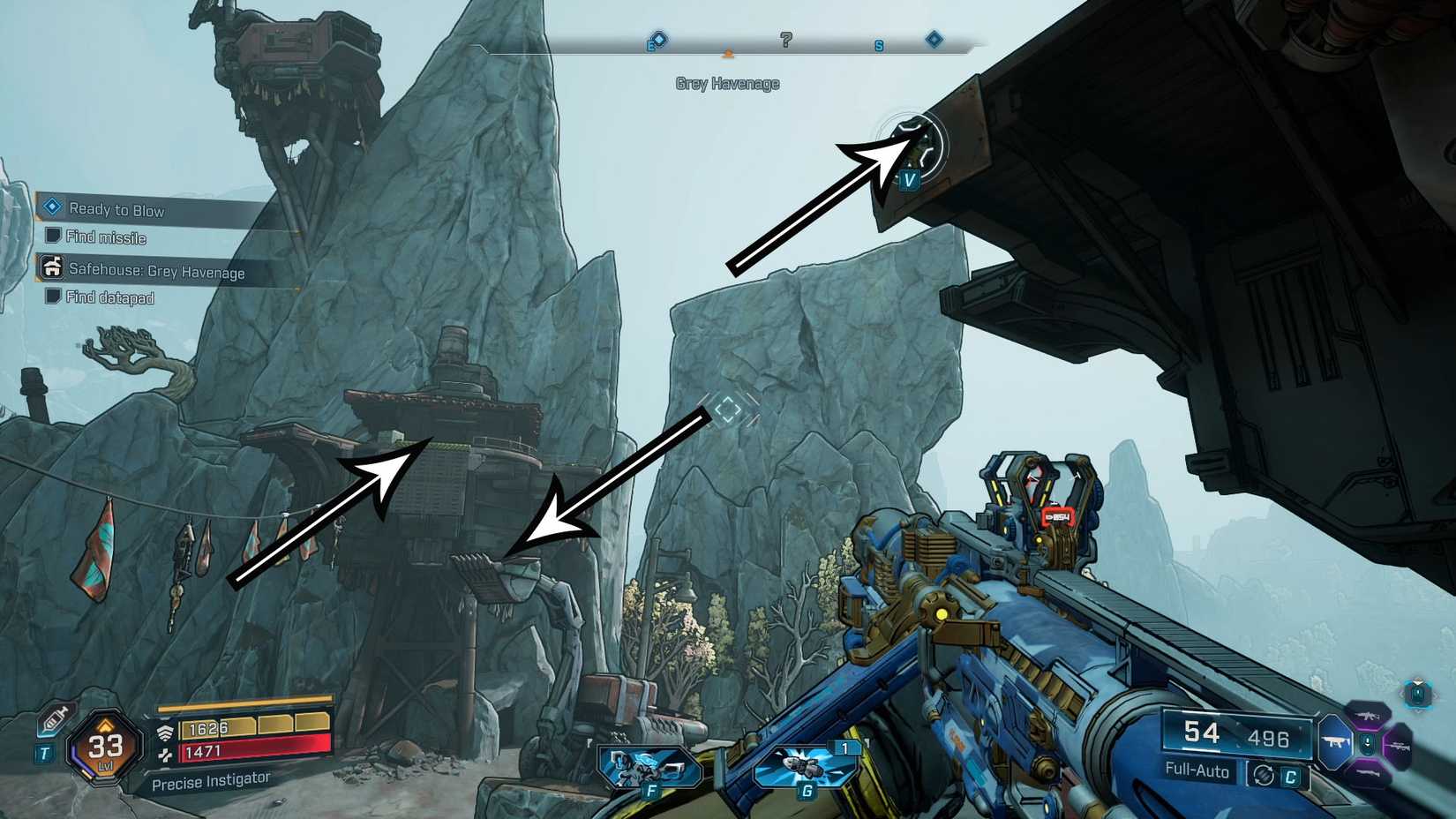Select the S marker on the compass bar
This screenshot has height=819, width=1456.
[x=878, y=43]
